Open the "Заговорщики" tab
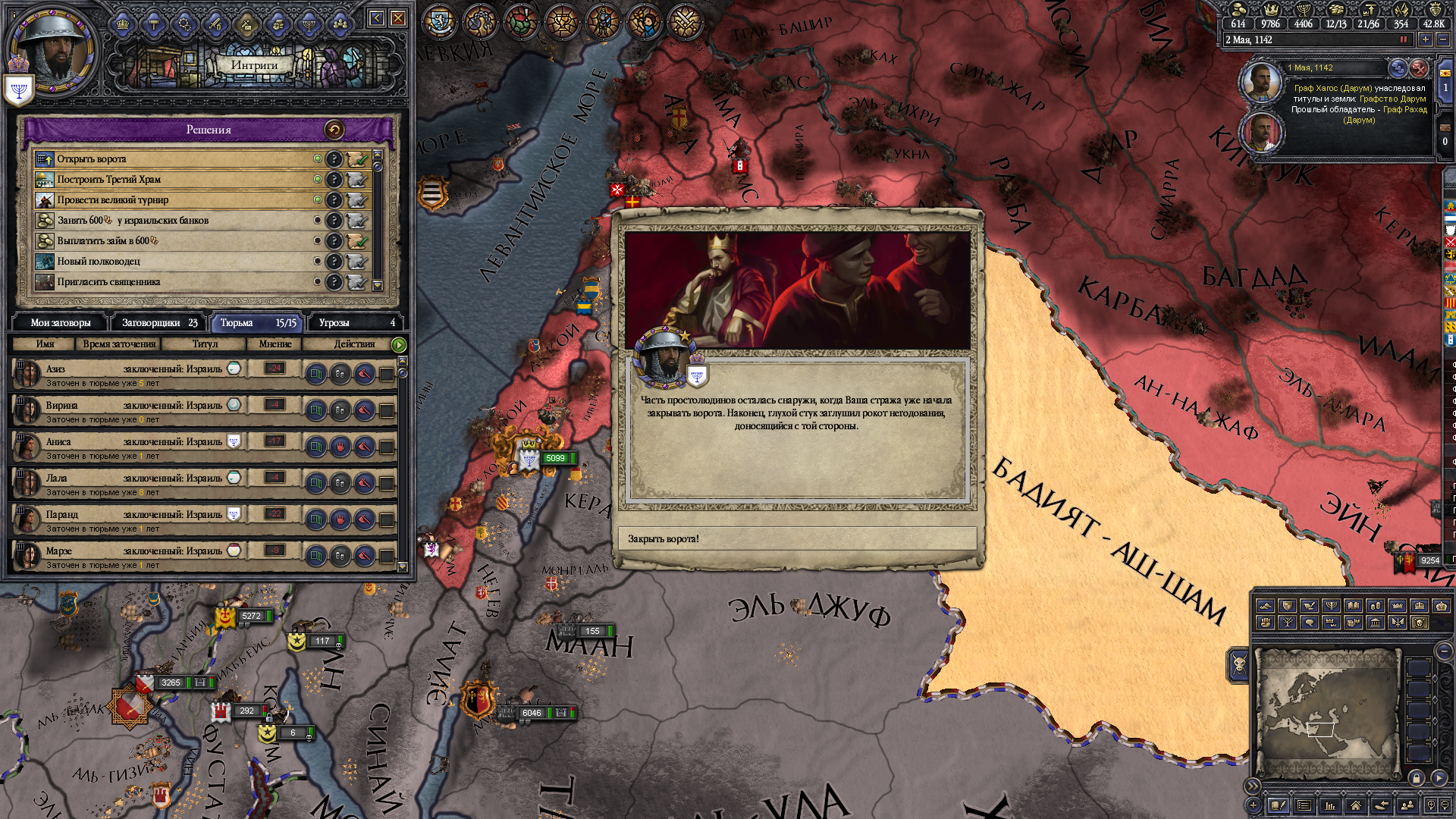Image resolution: width=1456 pixels, height=819 pixels. click(159, 323)
